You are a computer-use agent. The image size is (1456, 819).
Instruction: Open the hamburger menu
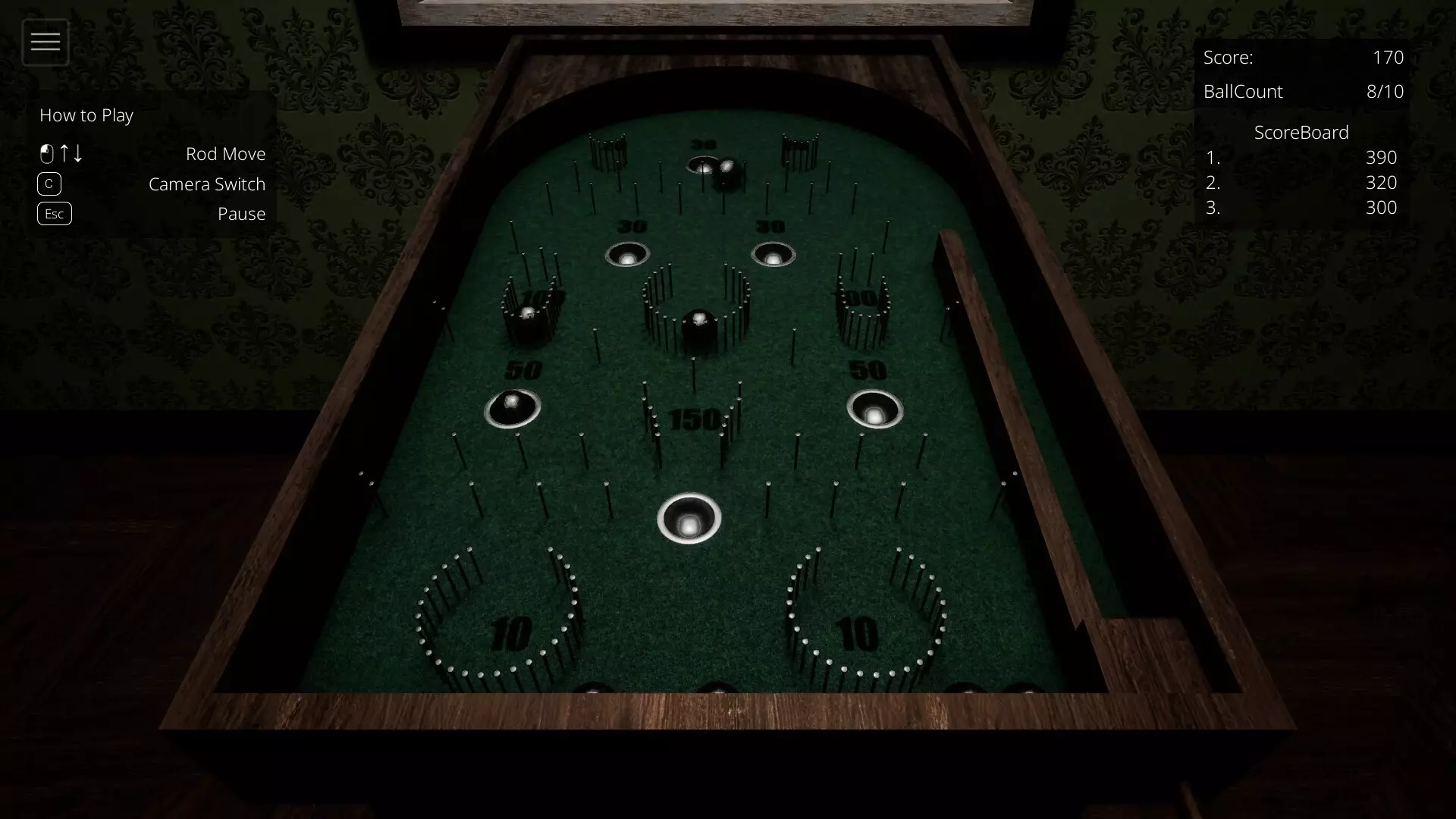coord(45,42)
